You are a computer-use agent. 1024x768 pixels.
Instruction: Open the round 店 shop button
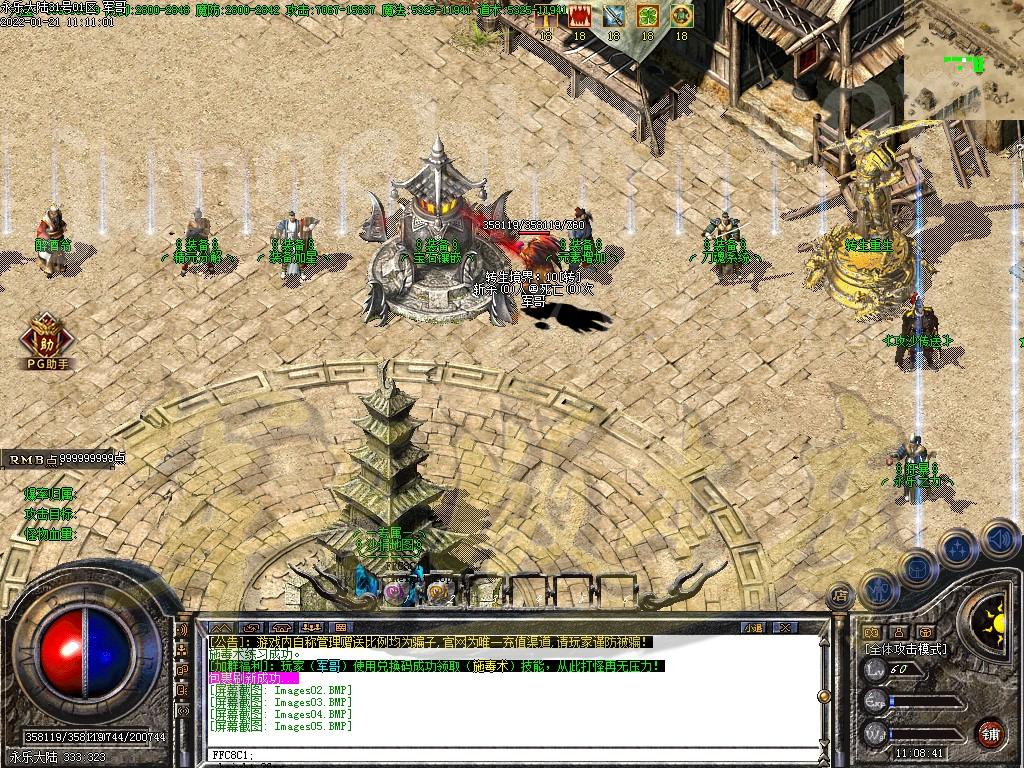coord(841,596)
